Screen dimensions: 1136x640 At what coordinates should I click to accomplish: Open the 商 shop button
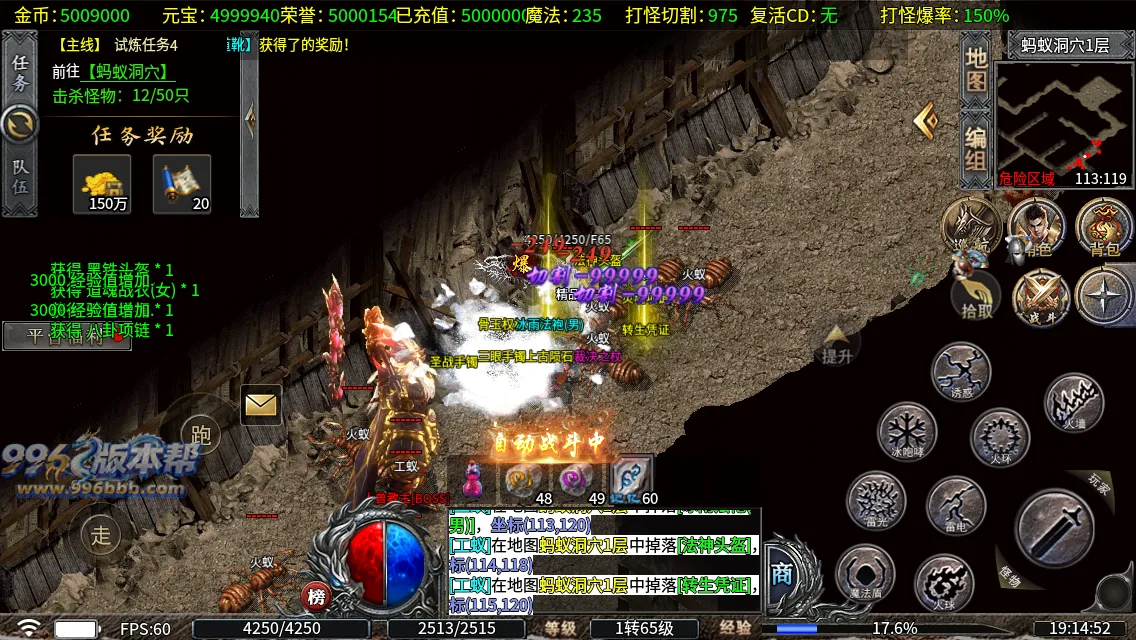tap(783, 573)
